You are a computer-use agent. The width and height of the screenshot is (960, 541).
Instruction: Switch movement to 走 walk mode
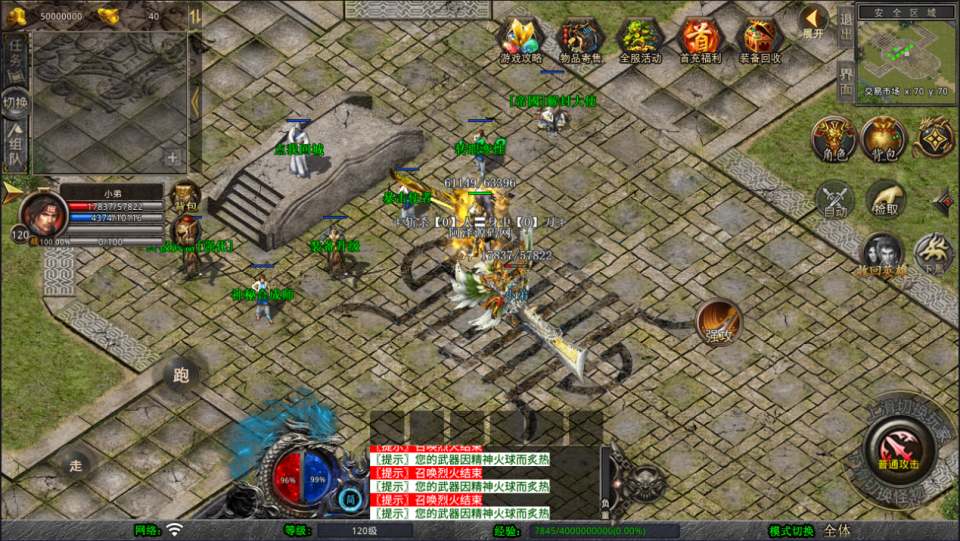pyautogui.click(x=76, y=465)
